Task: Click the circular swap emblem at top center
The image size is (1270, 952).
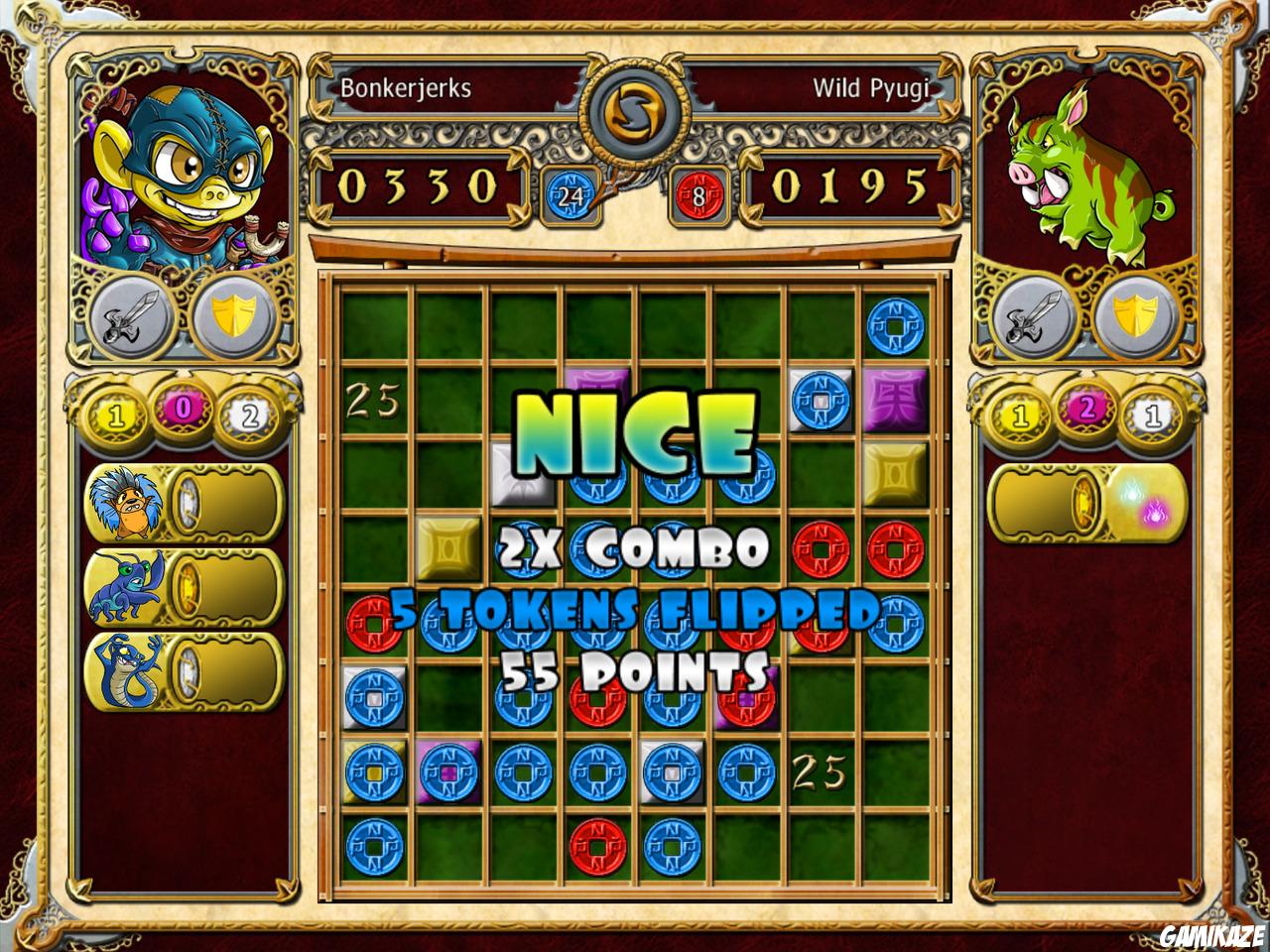Action: 634,109
